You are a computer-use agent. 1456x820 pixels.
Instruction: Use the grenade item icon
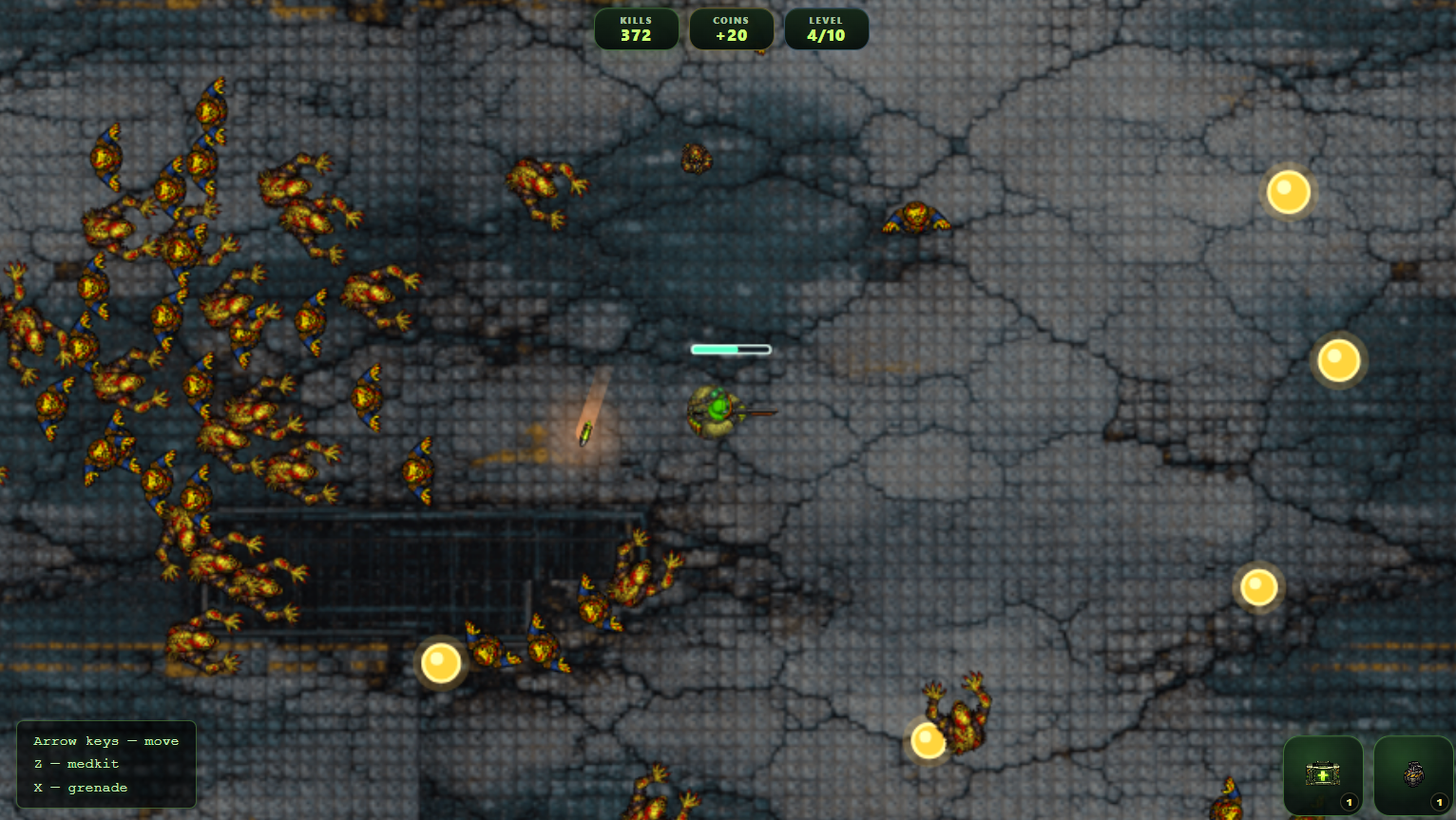[1412, 775]
